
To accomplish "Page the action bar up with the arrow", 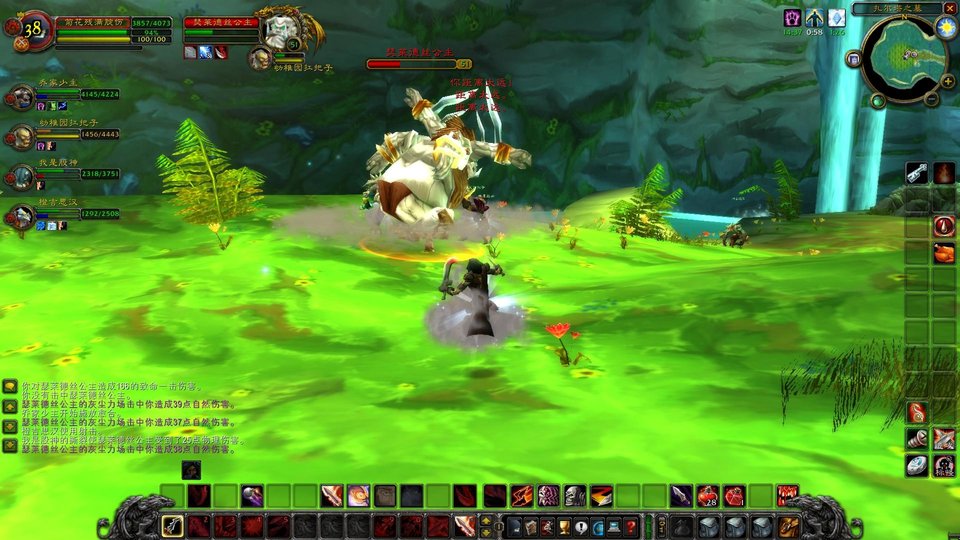I will (487, 521).
